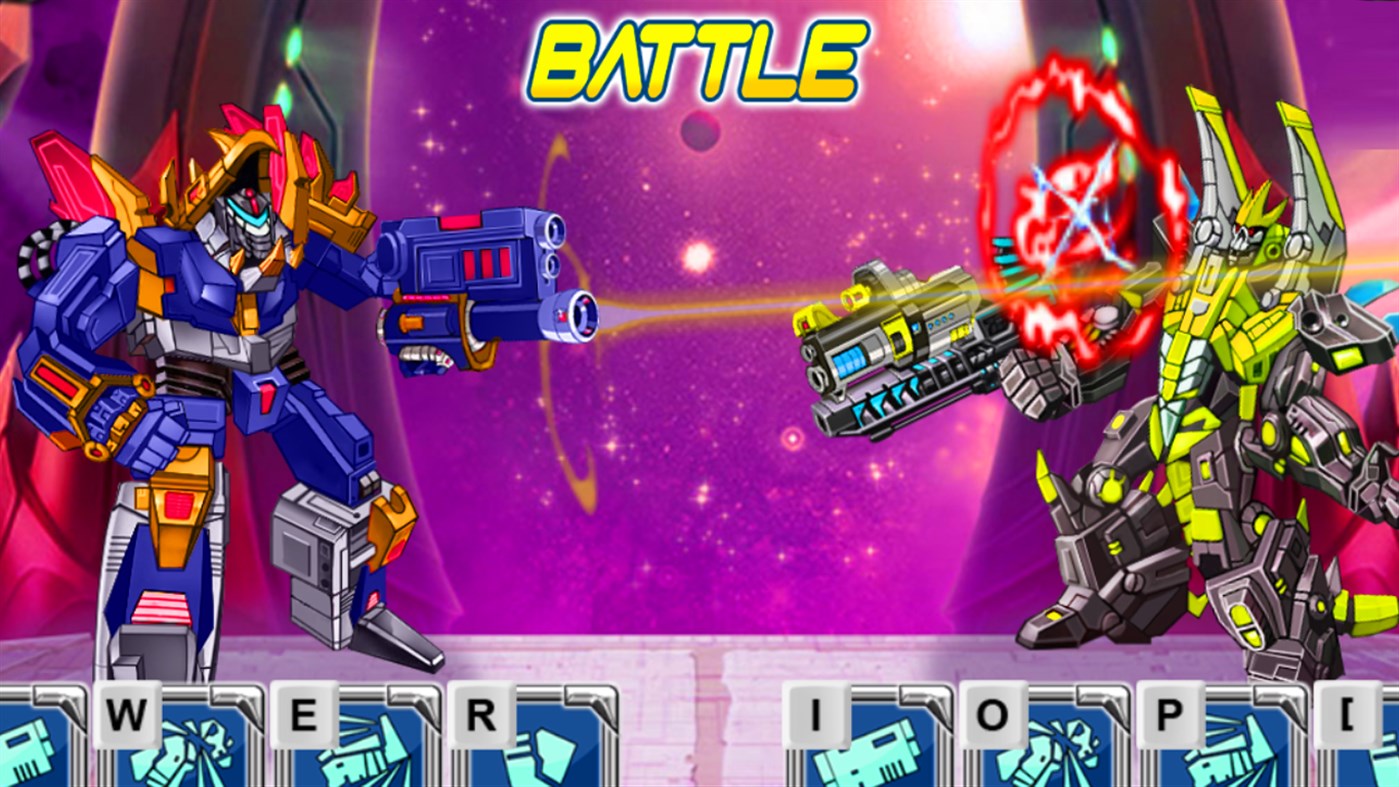The image size is (1399, 787).
Task: Click the BATTLE title banner
Action: tap(699, 55)
